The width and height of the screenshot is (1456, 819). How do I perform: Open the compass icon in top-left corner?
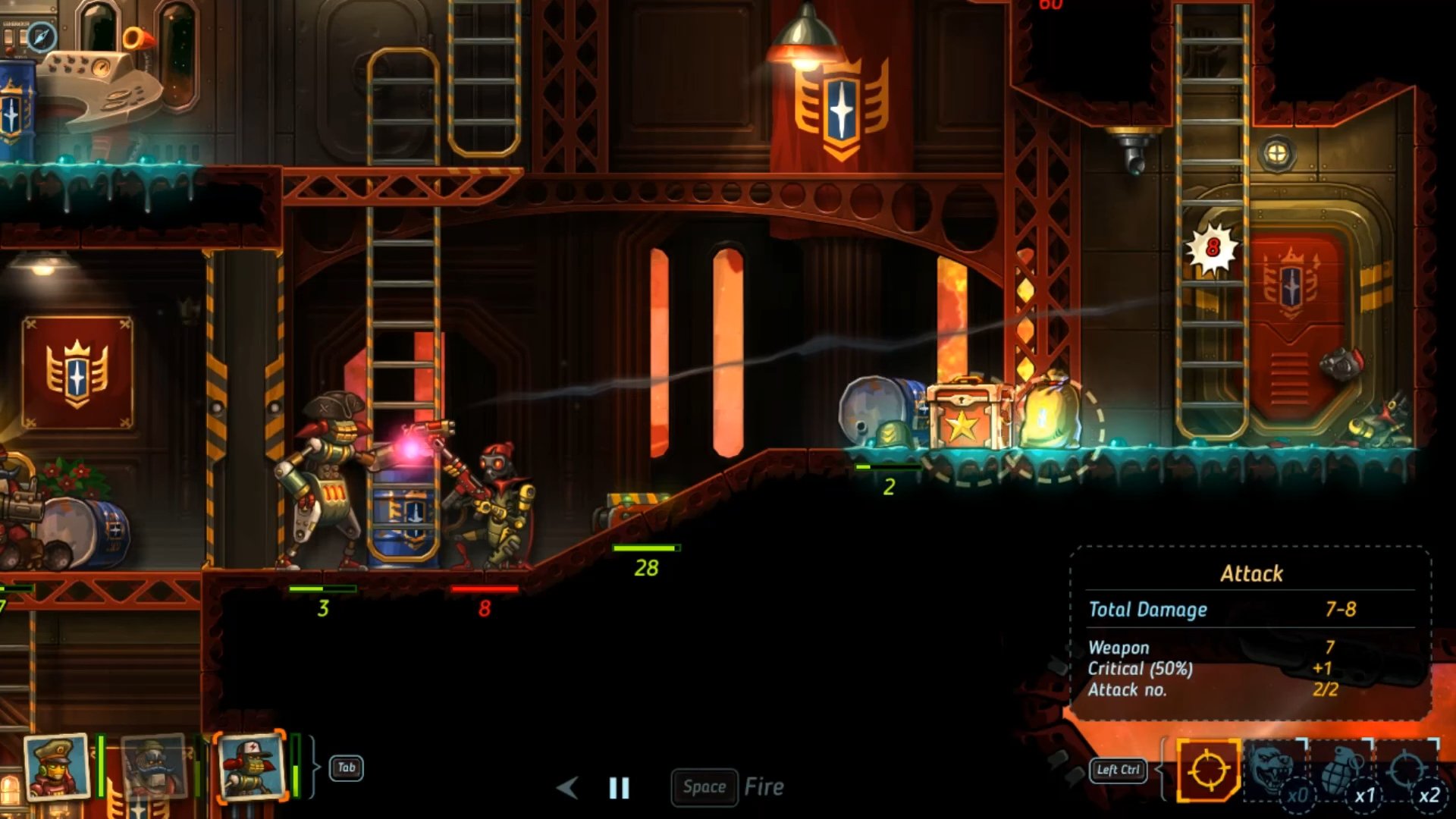pyautogui.click(x=42, y=36)
